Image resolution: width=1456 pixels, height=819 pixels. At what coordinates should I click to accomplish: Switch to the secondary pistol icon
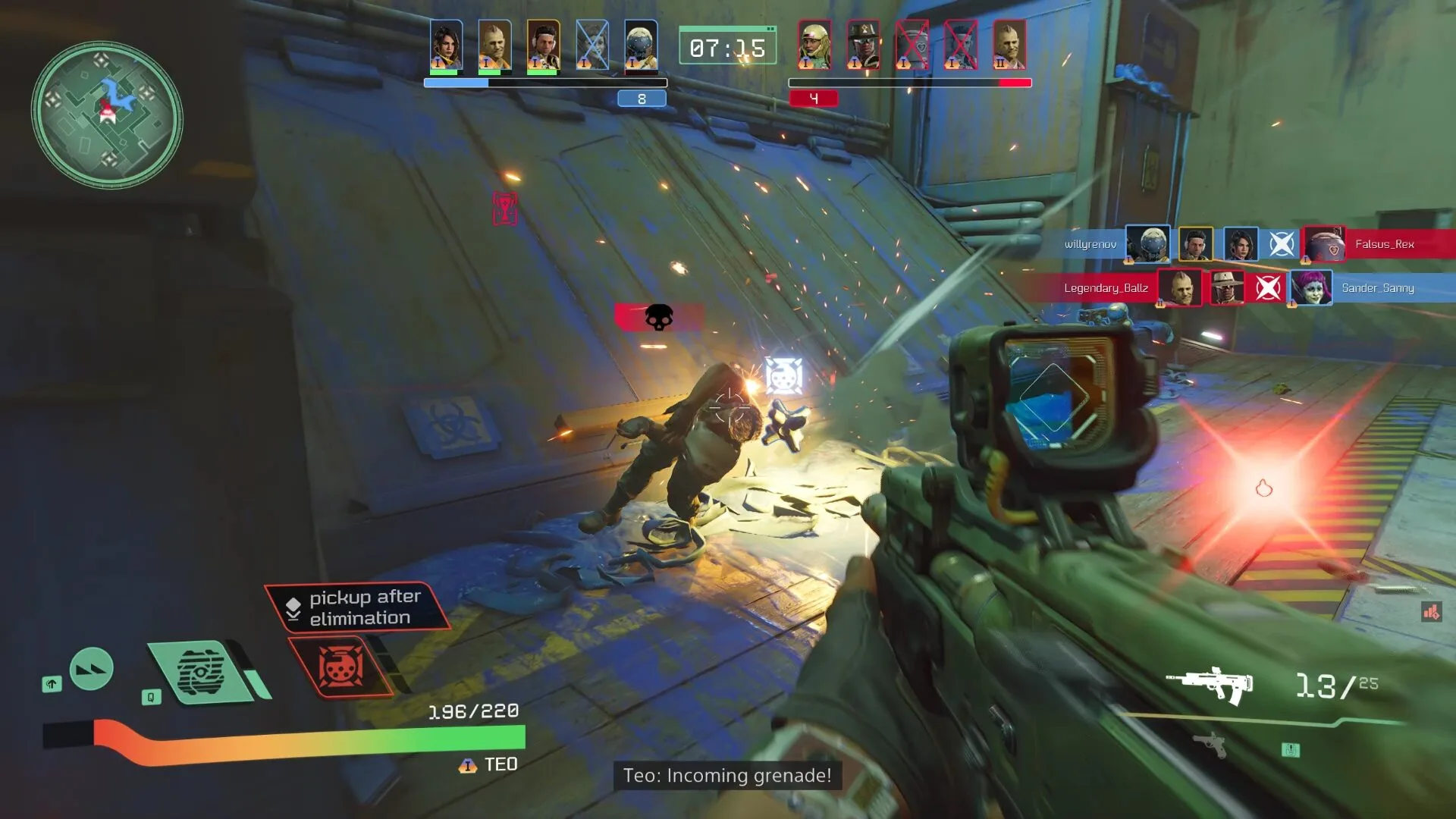click(x=1210, y=743)
